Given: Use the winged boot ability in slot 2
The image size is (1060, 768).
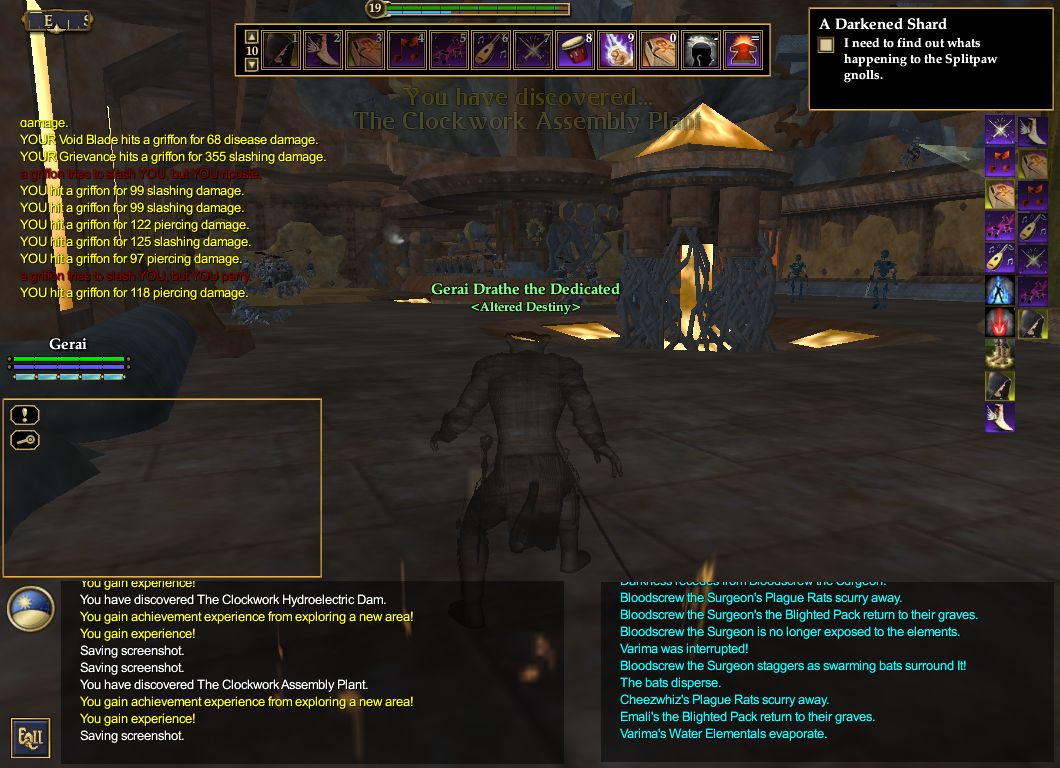Looking at the screenshot, I should 323,50.
